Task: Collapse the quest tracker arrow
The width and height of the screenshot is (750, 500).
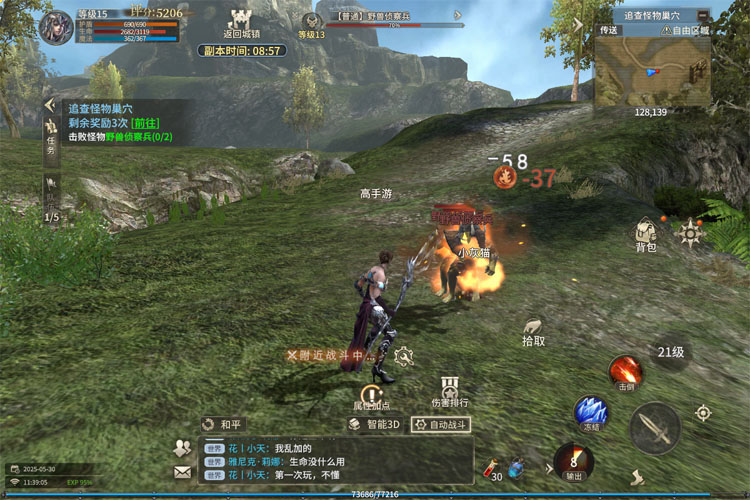Action: [48, 106]
